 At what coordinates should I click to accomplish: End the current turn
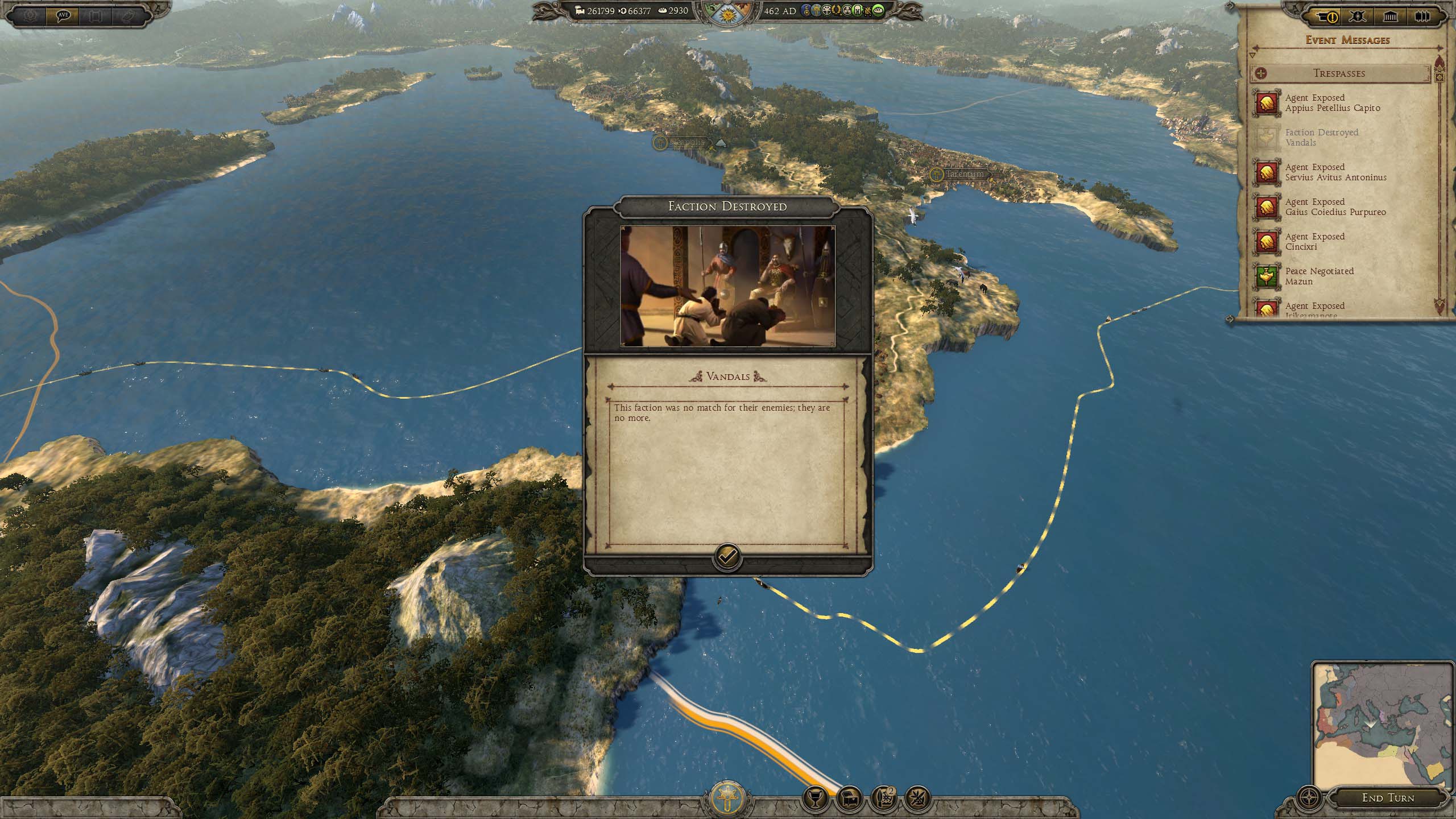[x=1388, y=797]
